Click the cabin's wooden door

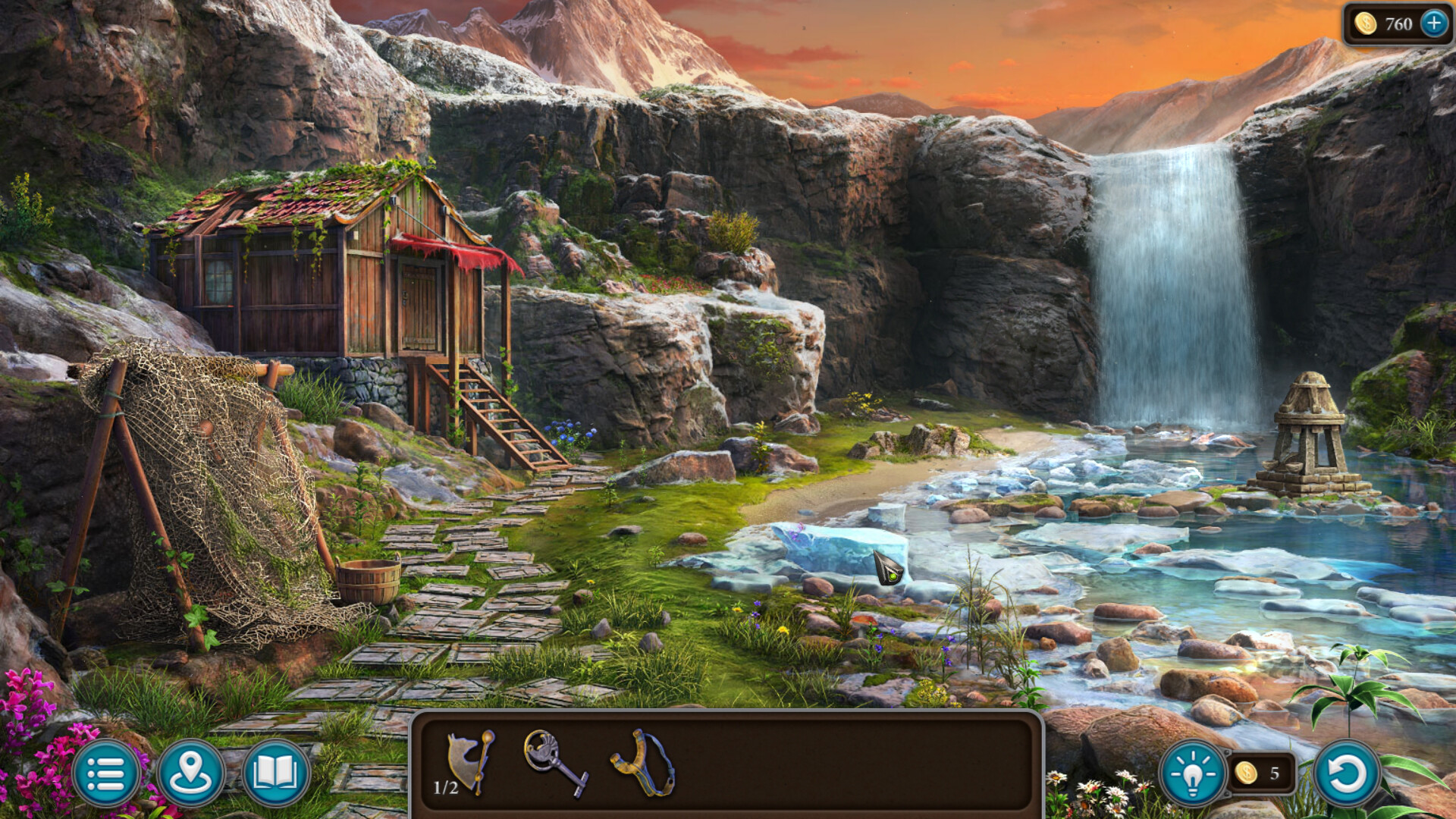(418, 306)
